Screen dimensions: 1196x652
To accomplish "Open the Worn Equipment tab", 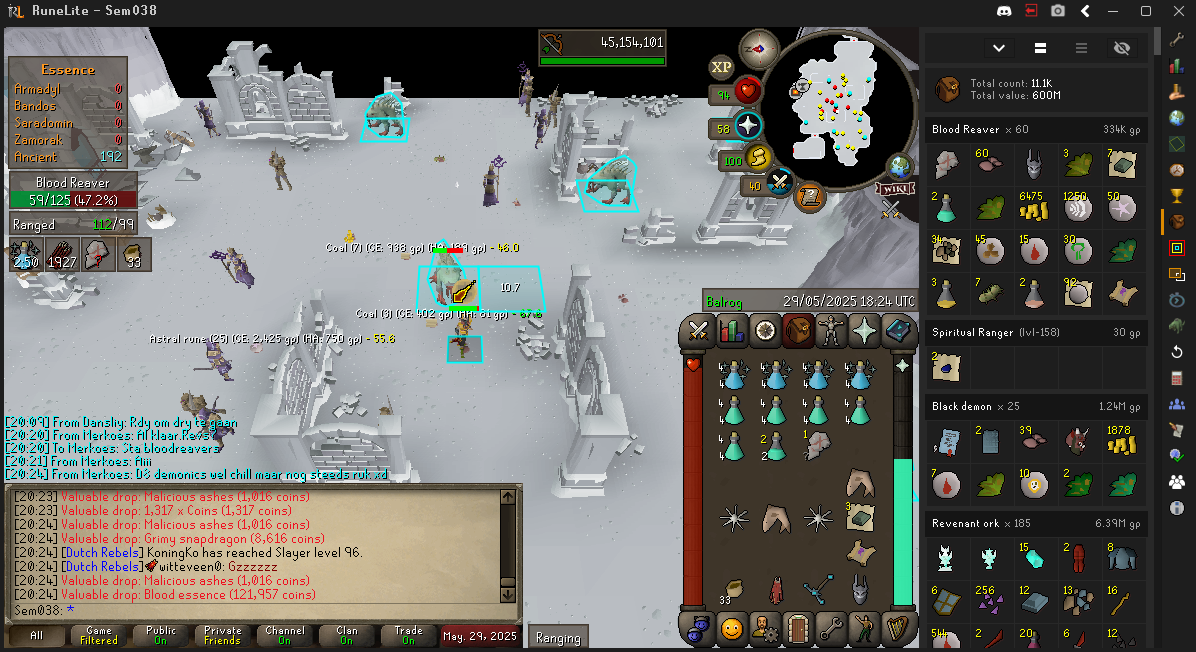I will click(x=831, y=330).
